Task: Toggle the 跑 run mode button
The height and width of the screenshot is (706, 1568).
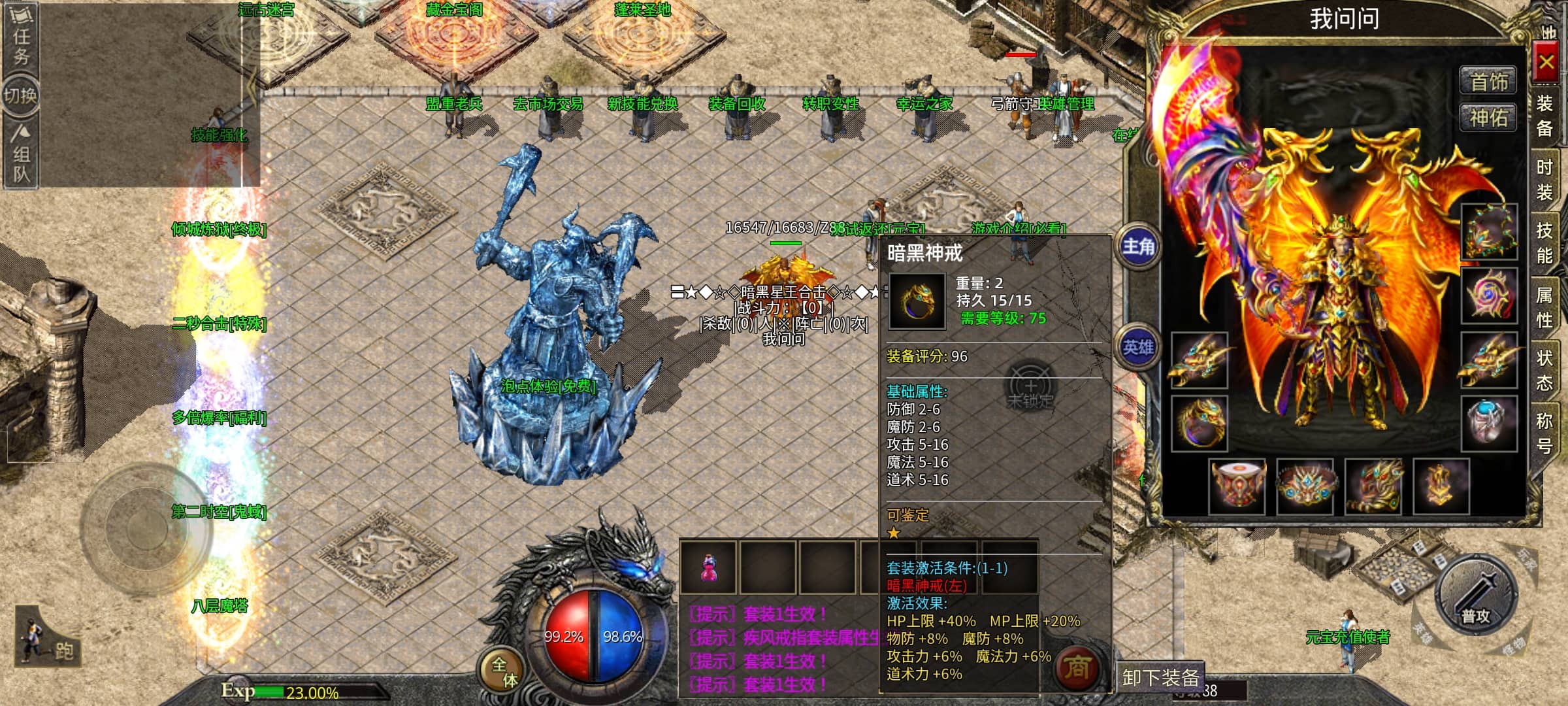Action: [49, 641]
